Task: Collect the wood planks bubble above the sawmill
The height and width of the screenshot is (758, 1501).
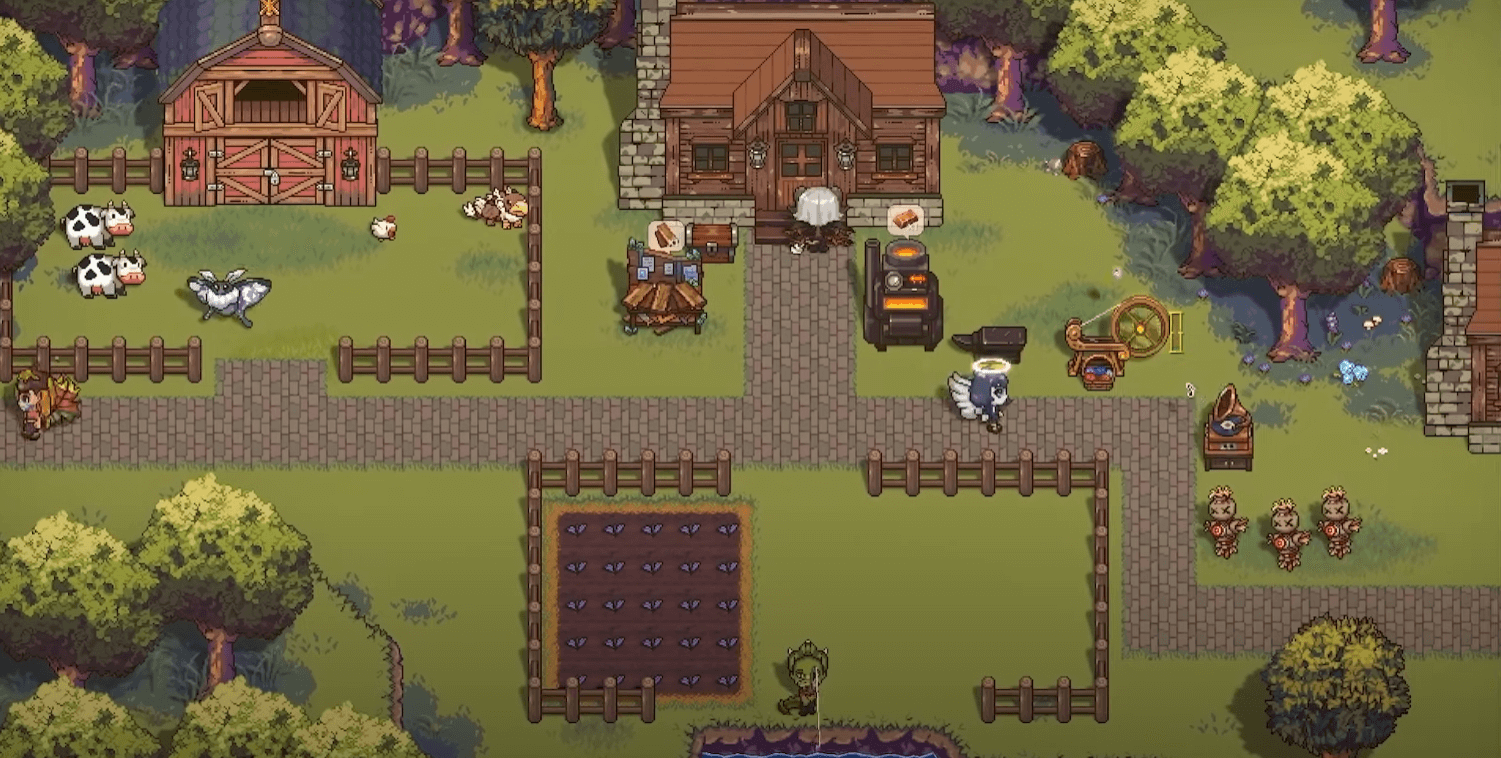Action: (665, 236)
